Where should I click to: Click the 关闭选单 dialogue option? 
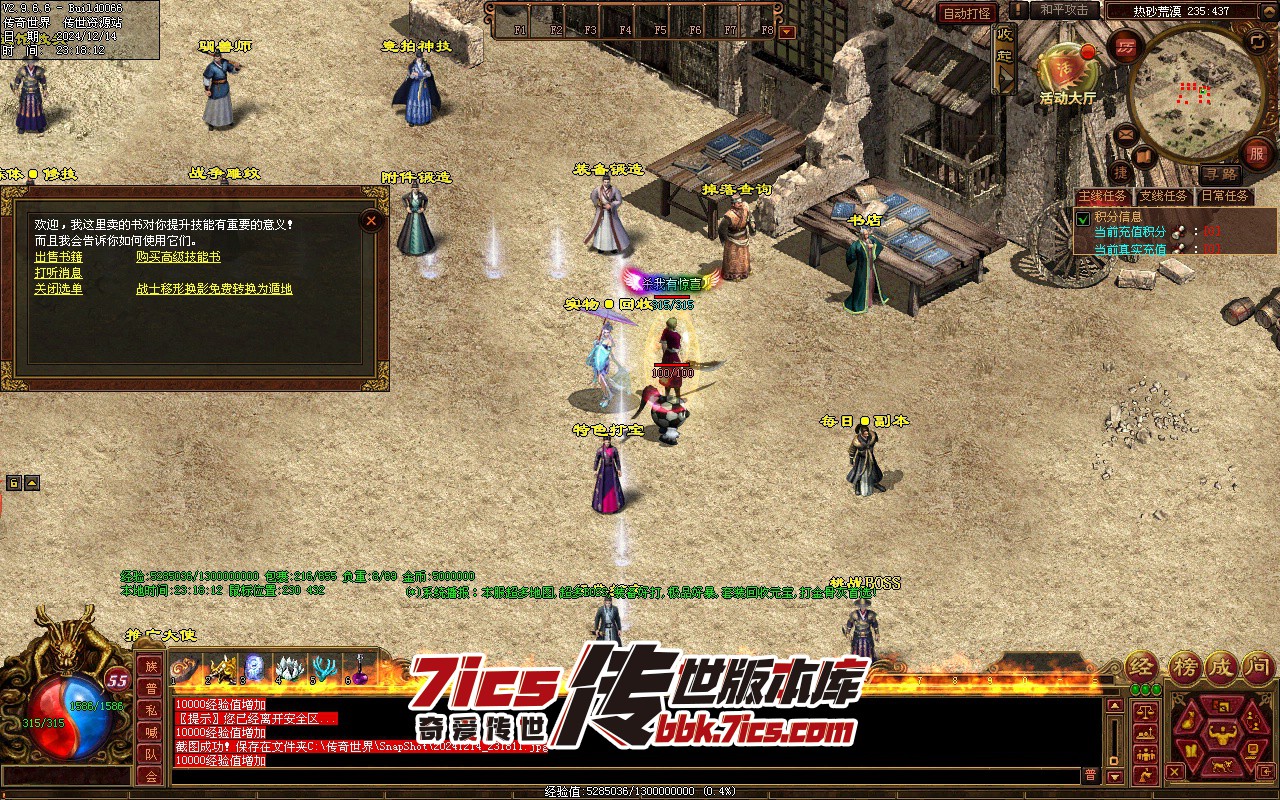pyautogui.click(x=58, y=289)
